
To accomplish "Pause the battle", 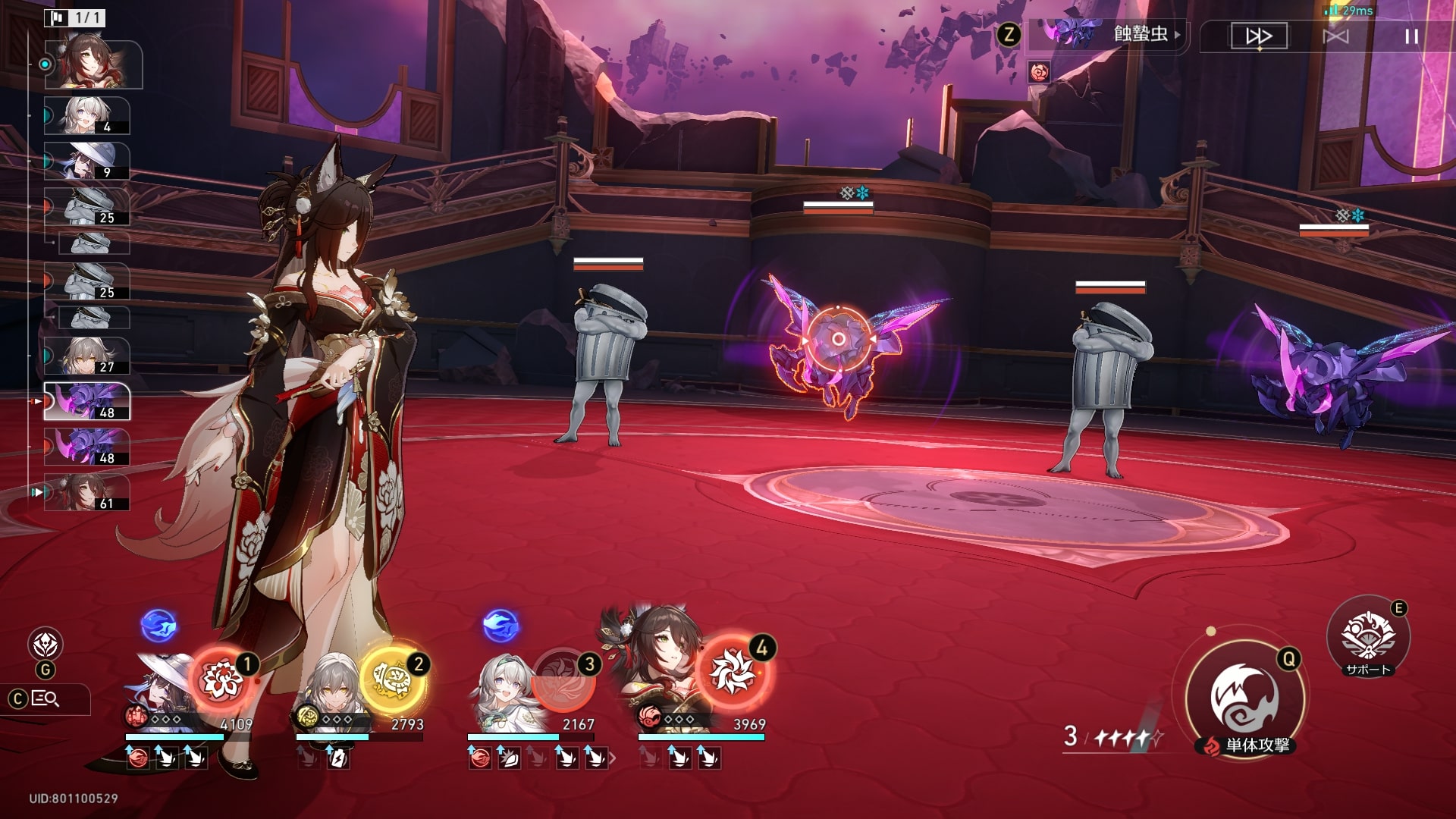I will [x=1411, y=36].
